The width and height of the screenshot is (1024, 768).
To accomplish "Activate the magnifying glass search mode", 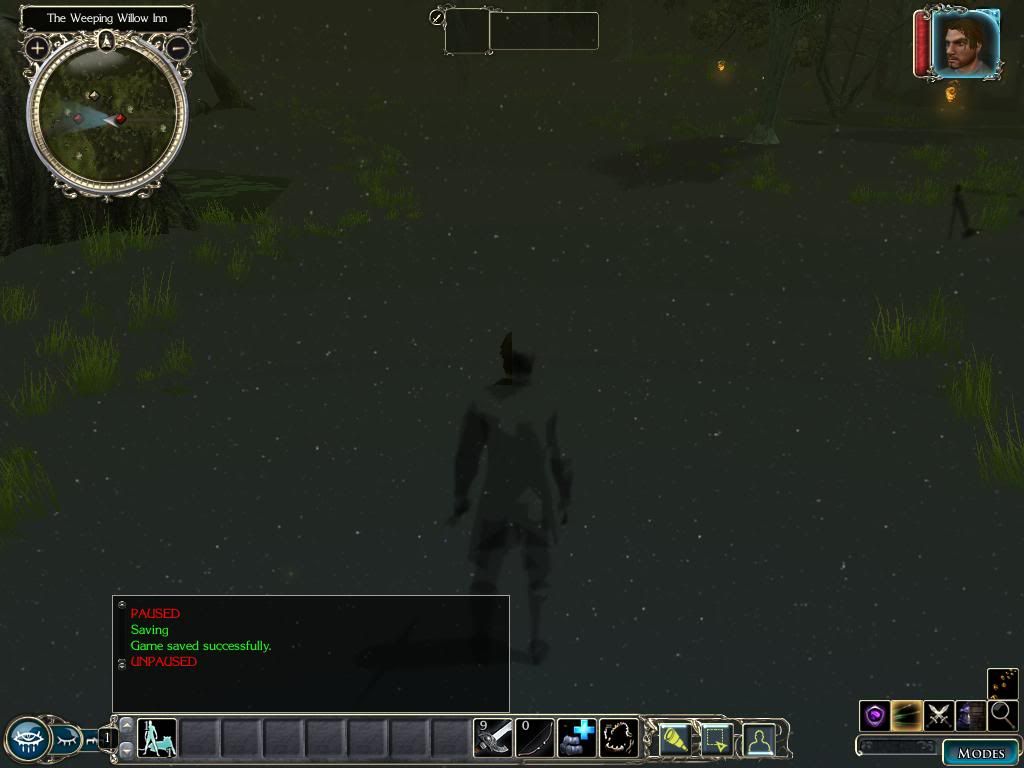I will pos(1002,715).
